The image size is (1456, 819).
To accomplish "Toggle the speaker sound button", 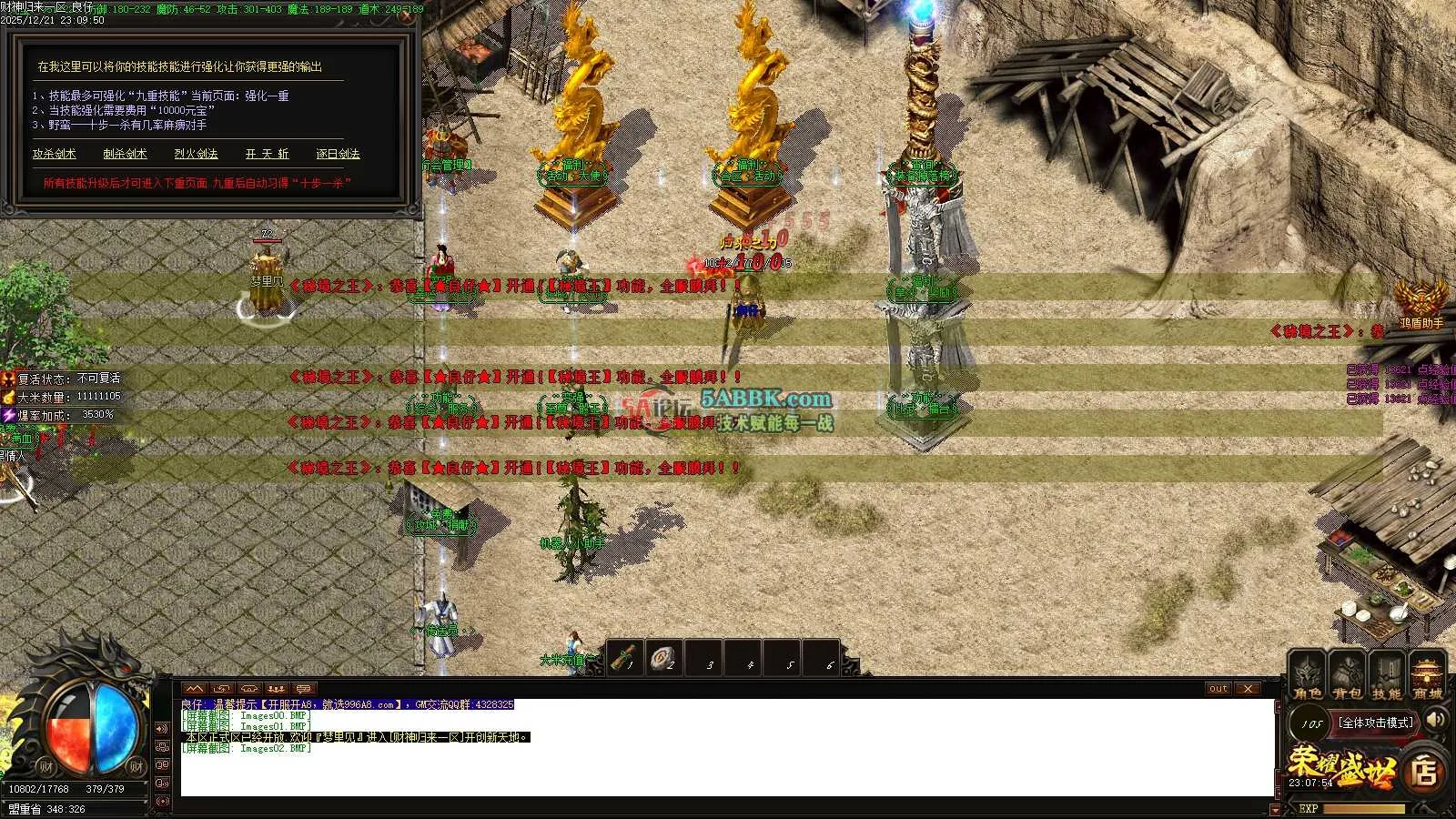I will pyautogui.click(x=1436, y=721).
